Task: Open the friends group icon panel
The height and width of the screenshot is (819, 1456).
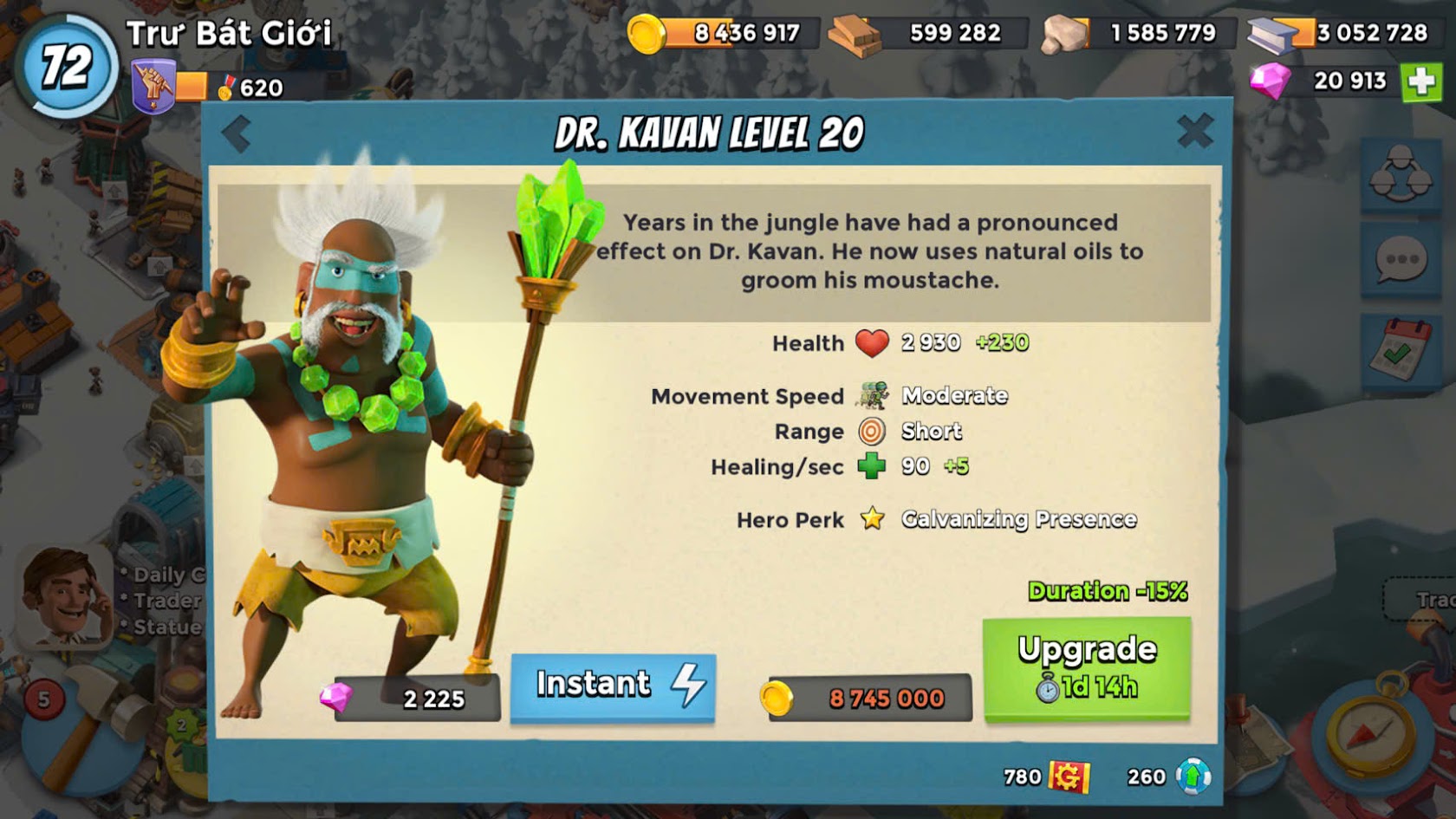Action: (1401, 172)
